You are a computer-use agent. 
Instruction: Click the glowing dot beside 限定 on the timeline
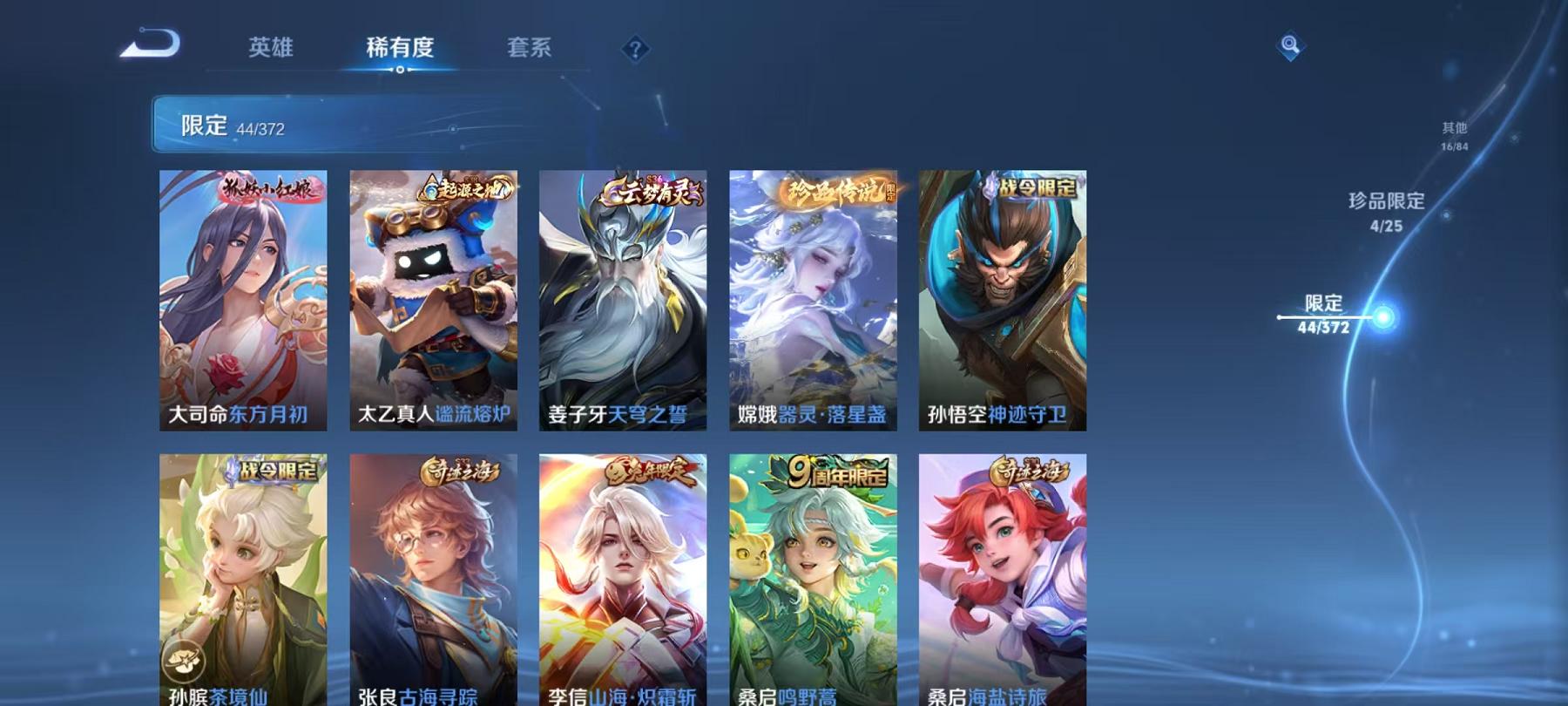tap(1383, 318)
